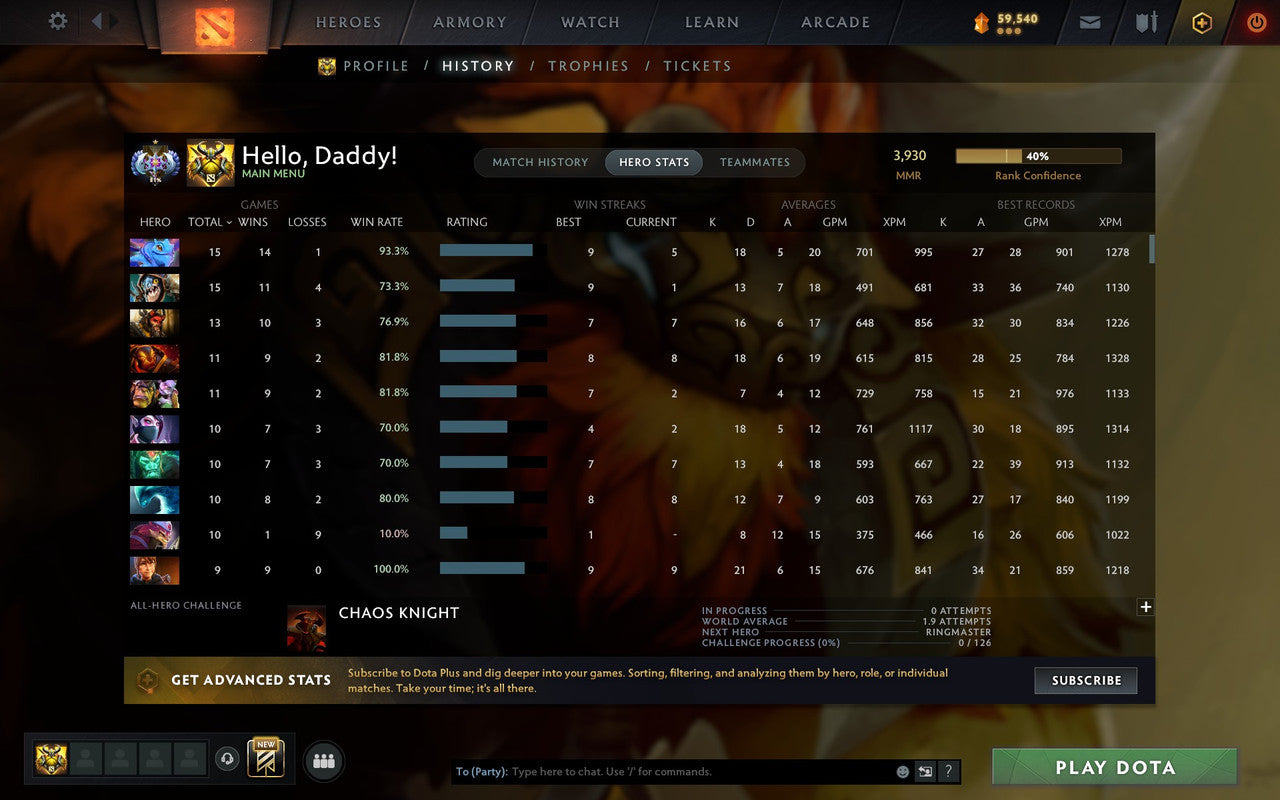The image size is (1280, 800).
Task: Open the Trophies page
Action: [x=588, y=66]
